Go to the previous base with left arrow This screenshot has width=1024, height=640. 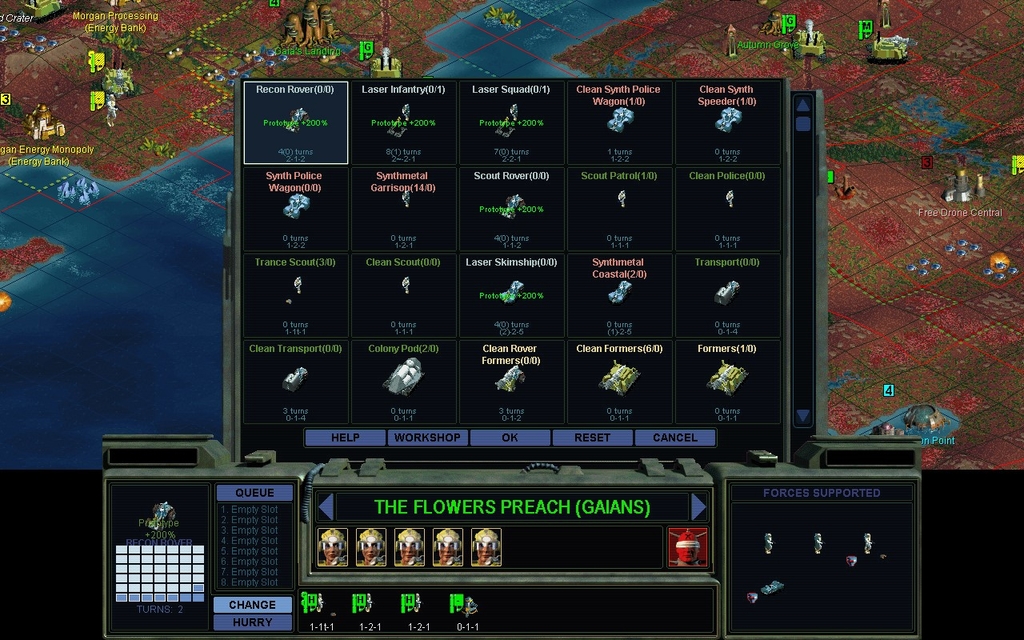coord(324,507)
